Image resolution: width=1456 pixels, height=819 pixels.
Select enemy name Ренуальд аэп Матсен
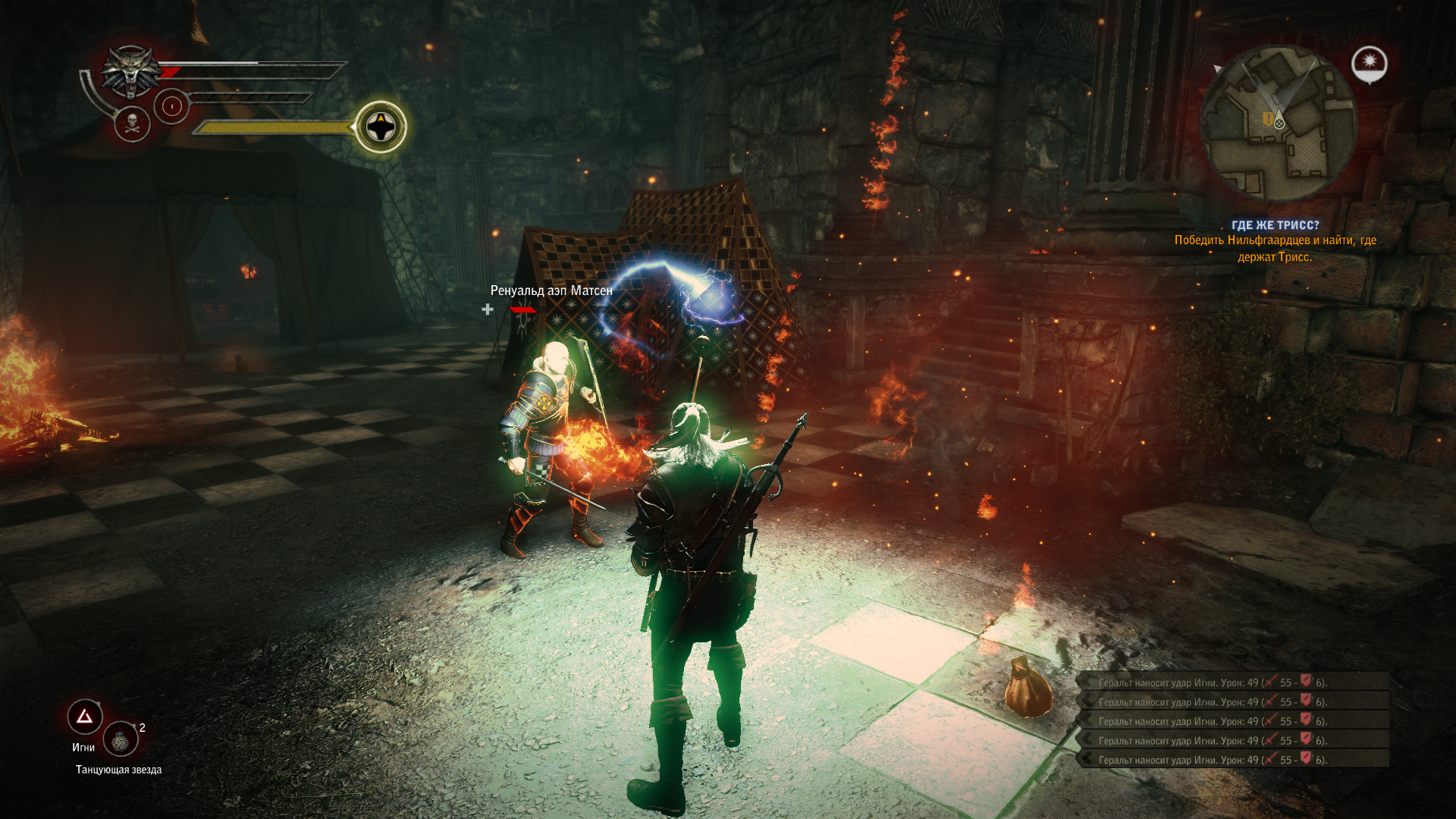pyautogui.click(x=551, y=289)
